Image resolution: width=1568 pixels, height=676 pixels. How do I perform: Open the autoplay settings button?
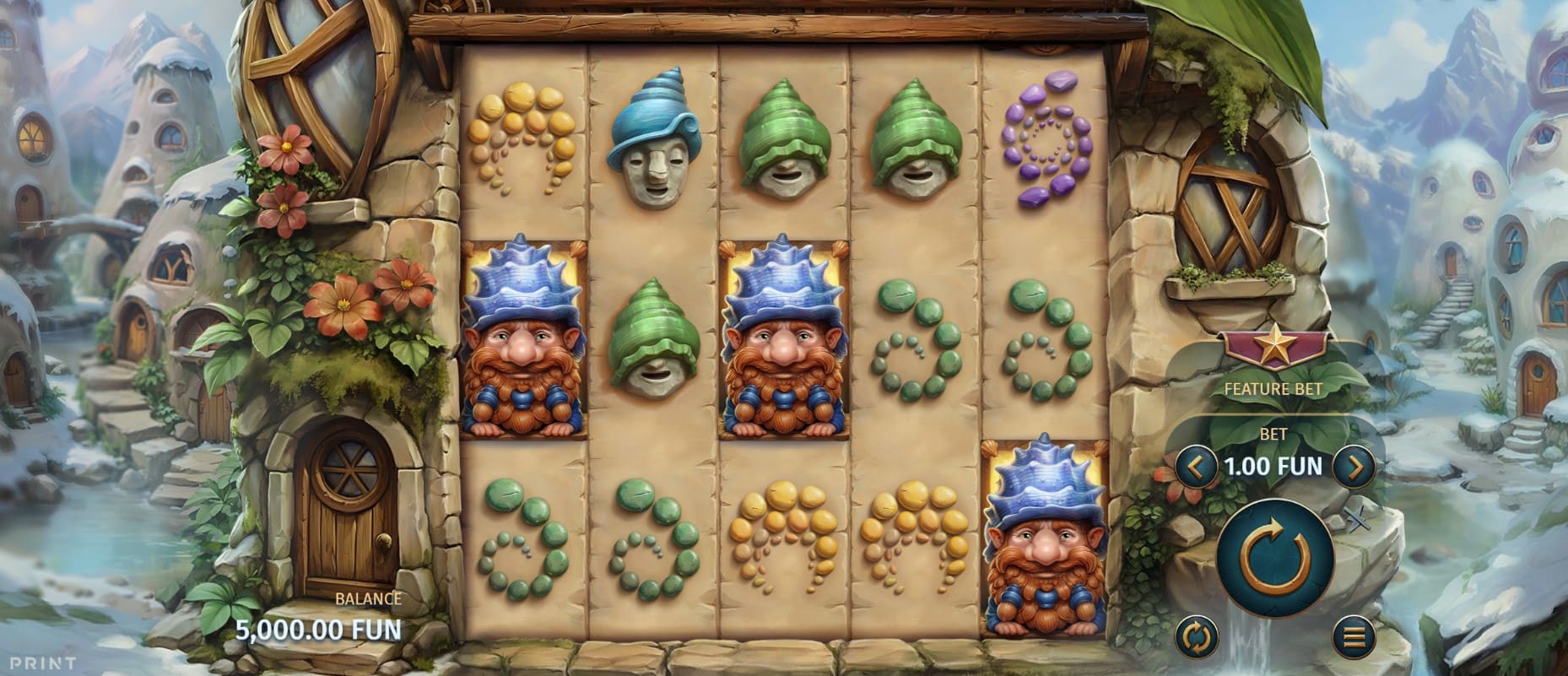1197,635
